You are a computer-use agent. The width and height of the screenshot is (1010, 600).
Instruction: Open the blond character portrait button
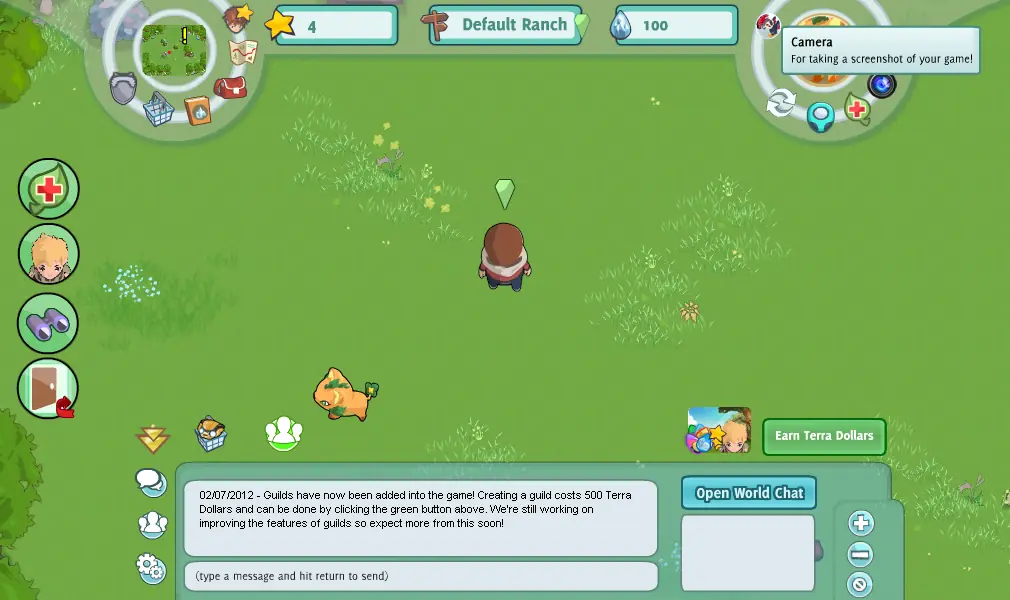(48, 255)
